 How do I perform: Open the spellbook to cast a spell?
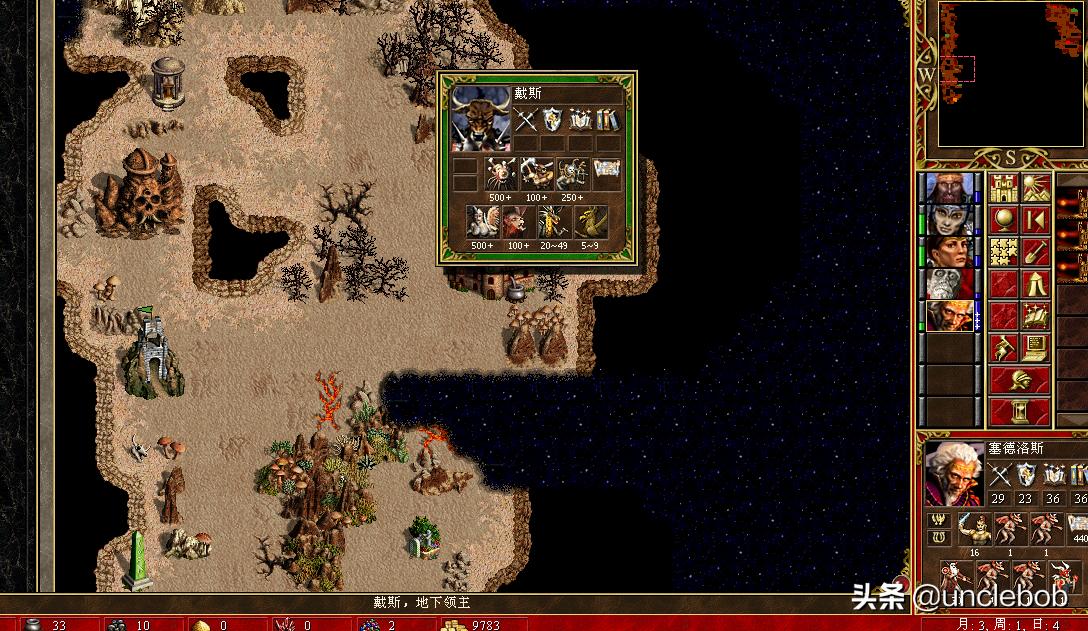[1036, 316]
